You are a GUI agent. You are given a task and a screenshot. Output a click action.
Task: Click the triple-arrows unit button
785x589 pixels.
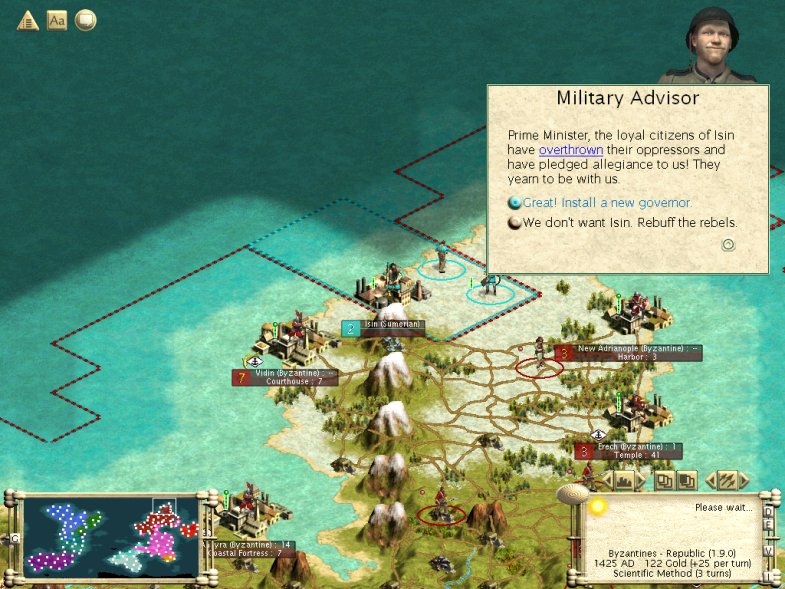pos(728,481)
